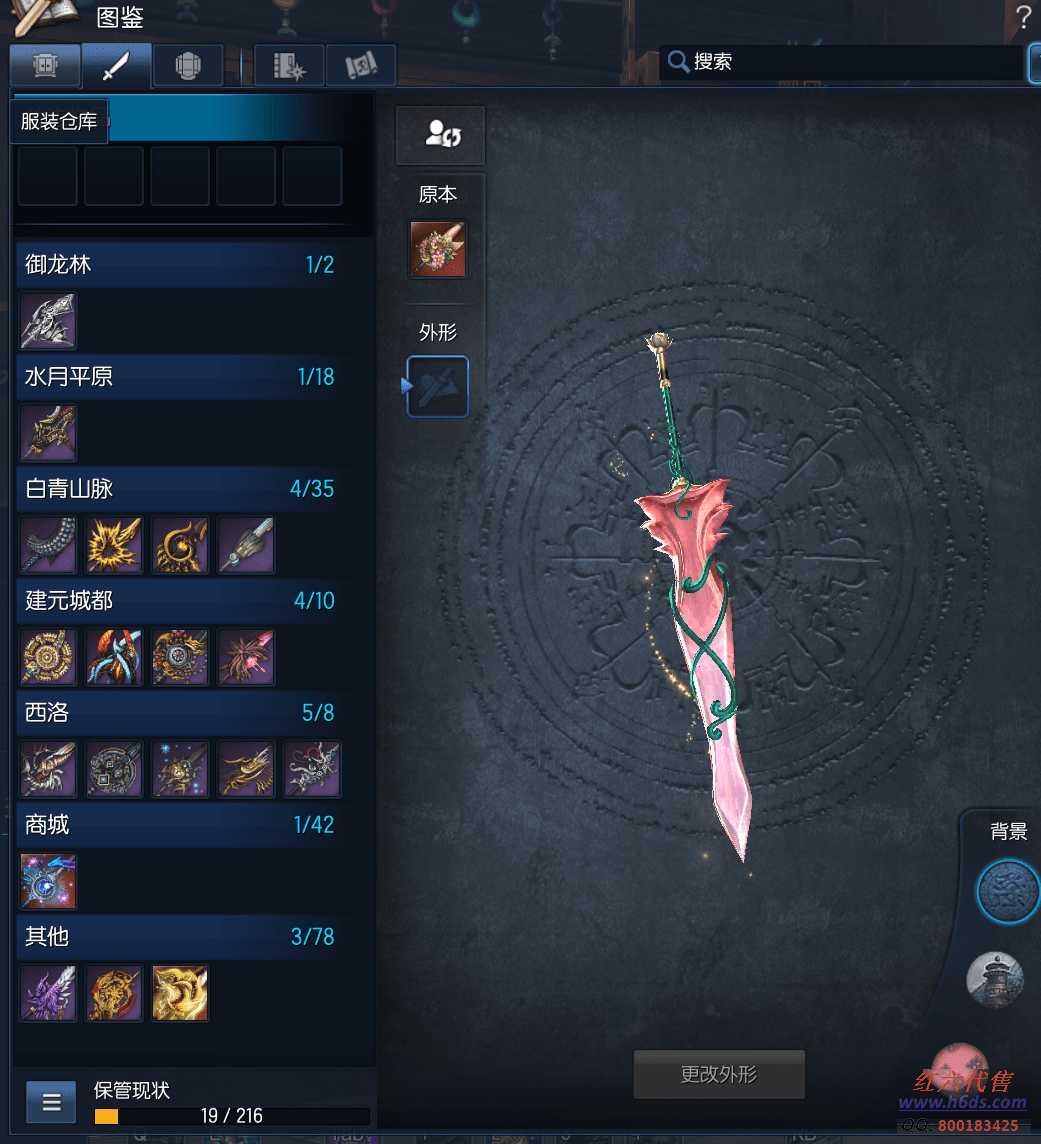
Task: Toggle the 其他 category header
Action: coord(182,937)
